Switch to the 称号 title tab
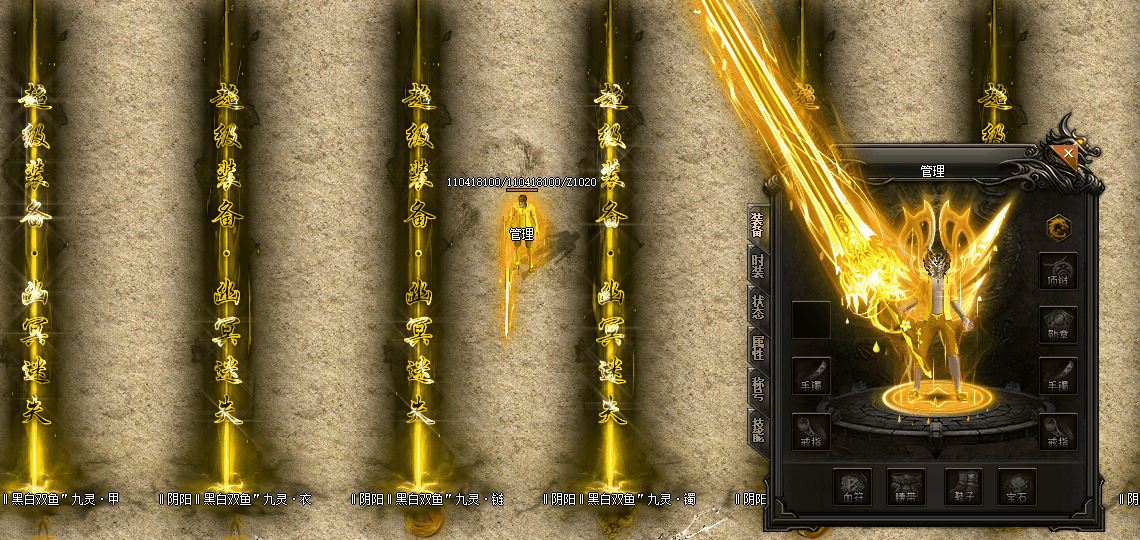Screen dimensions: 1140x540 tap(757, 388)
